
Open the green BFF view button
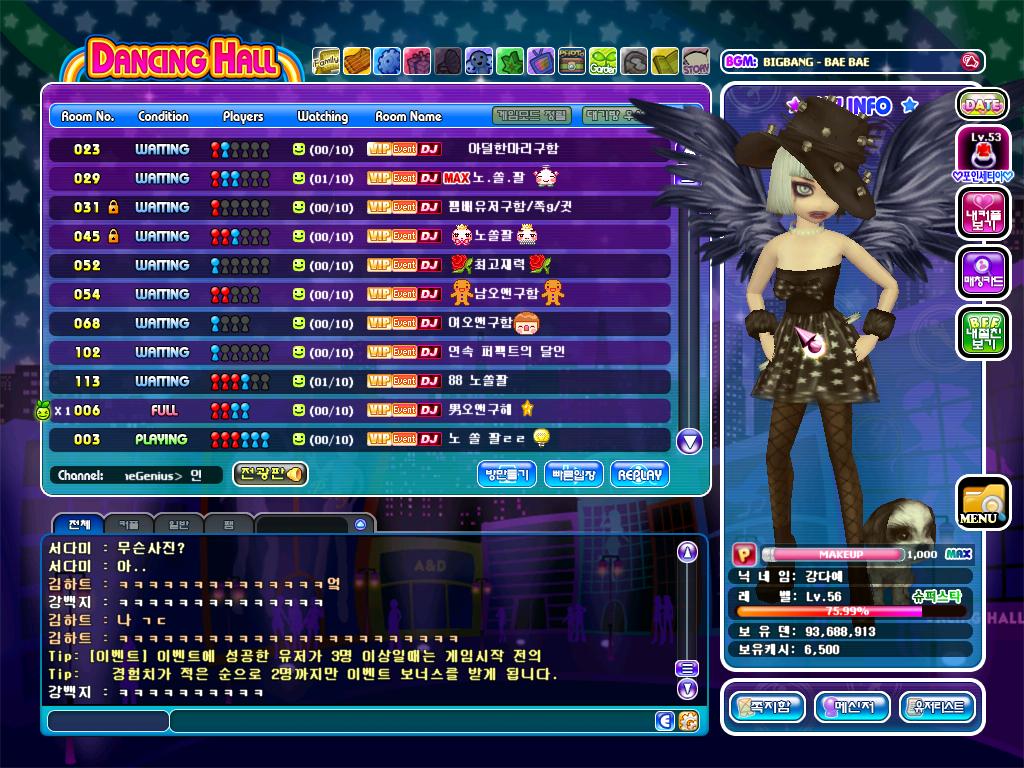(982, 332)
